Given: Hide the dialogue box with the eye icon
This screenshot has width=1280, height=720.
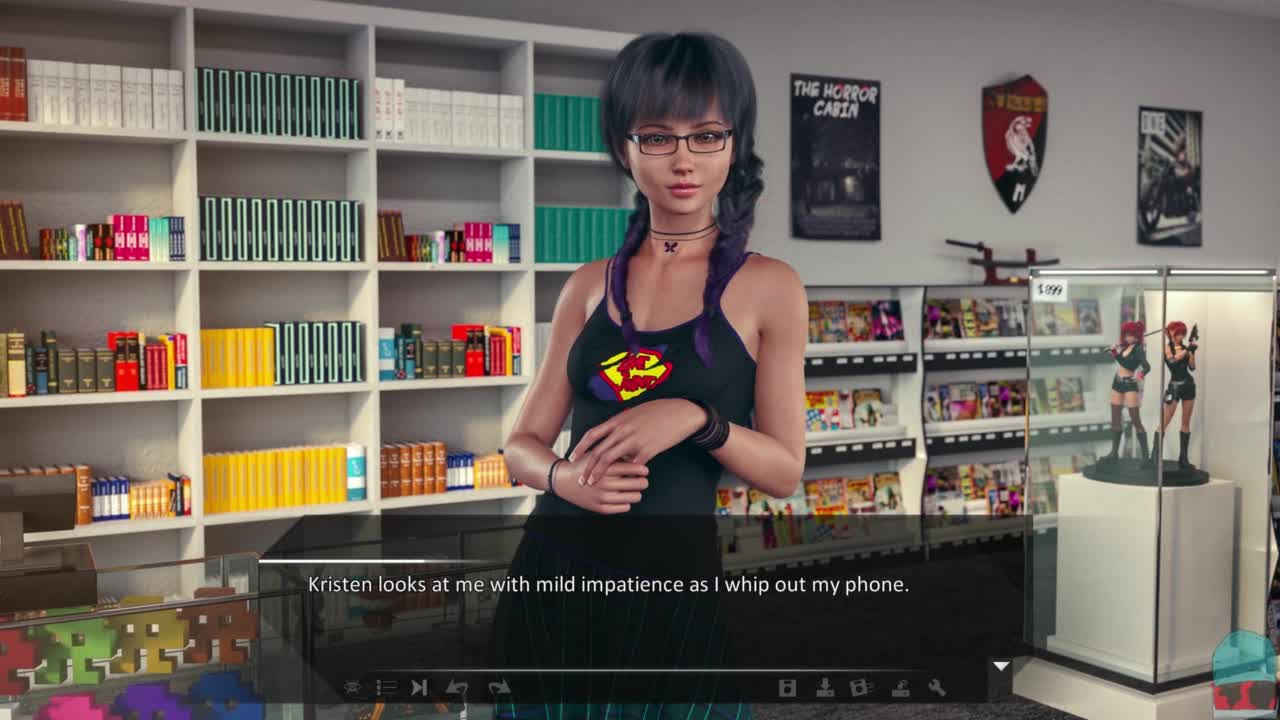Looking at the screenshot, I should point(353,687).
